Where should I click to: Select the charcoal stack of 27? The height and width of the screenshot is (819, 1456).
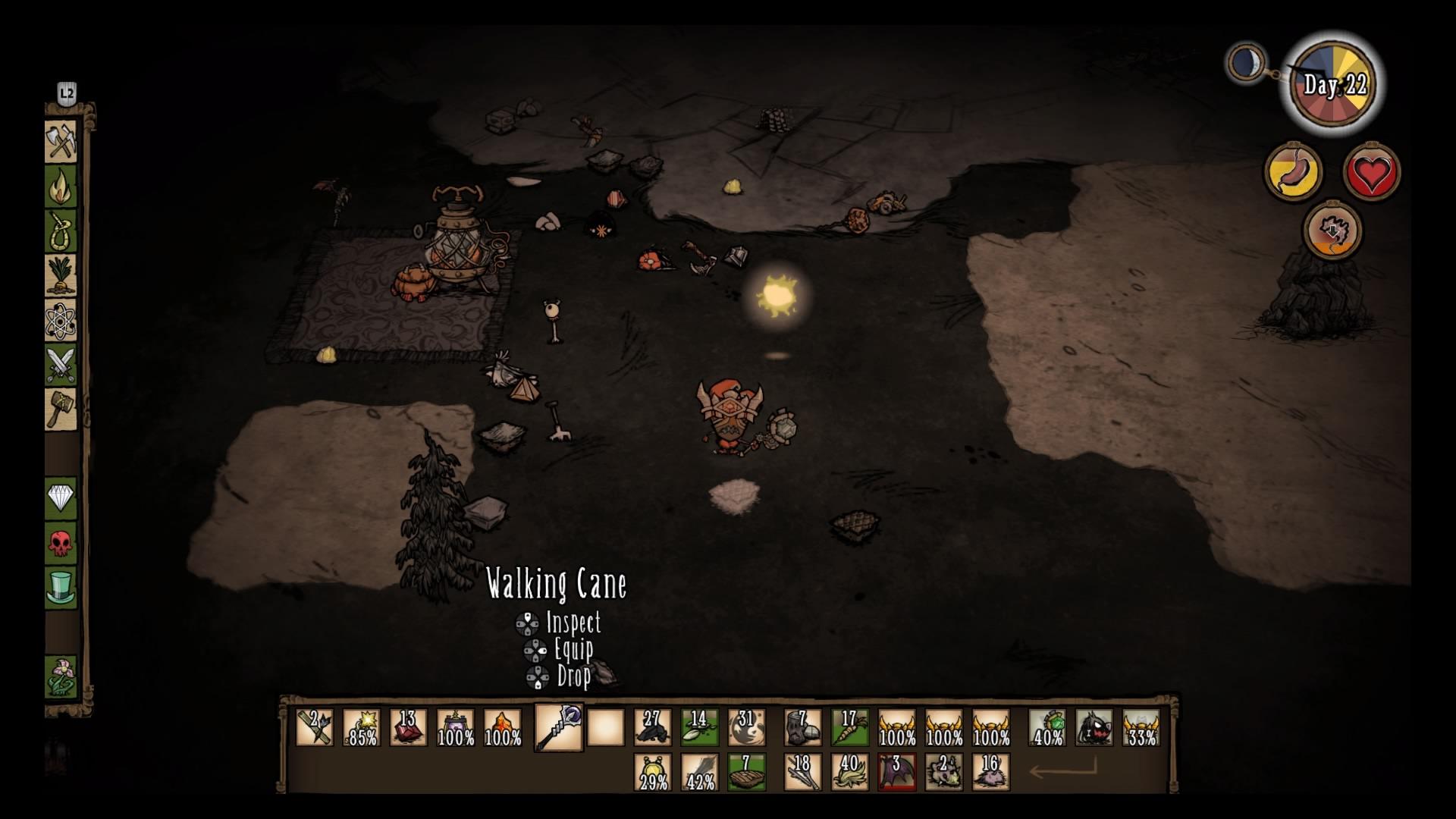click(x=652, y=728)
